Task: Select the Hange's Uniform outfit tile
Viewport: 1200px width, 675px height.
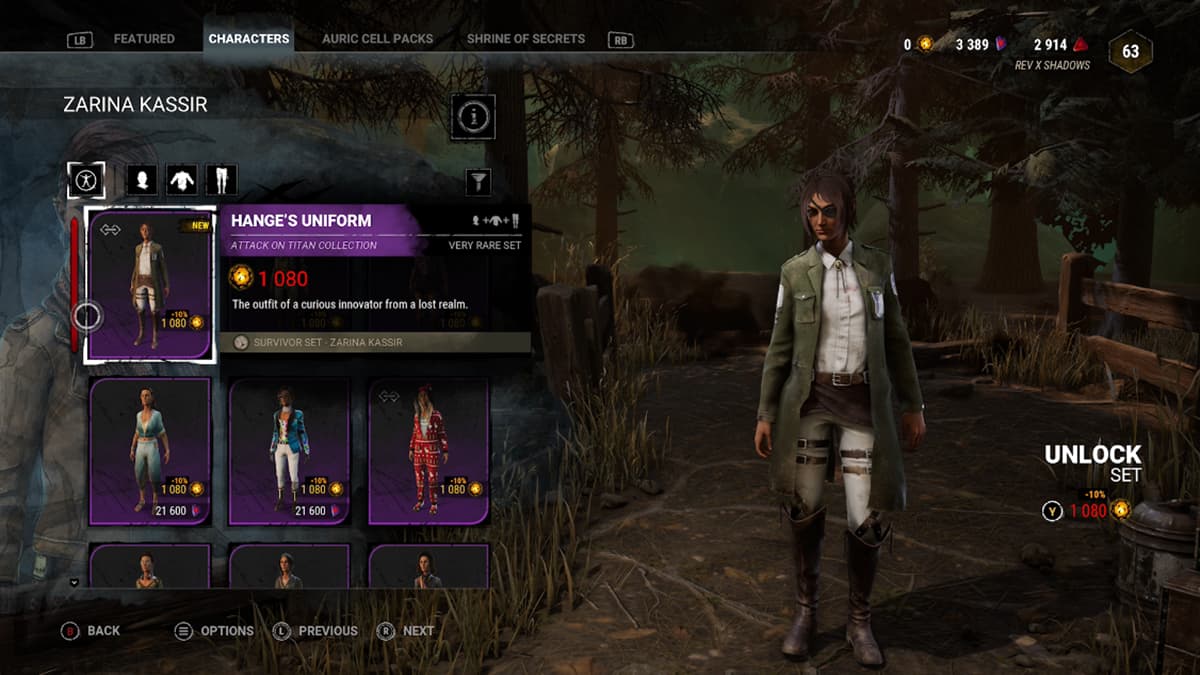Action: coord(150,285)
